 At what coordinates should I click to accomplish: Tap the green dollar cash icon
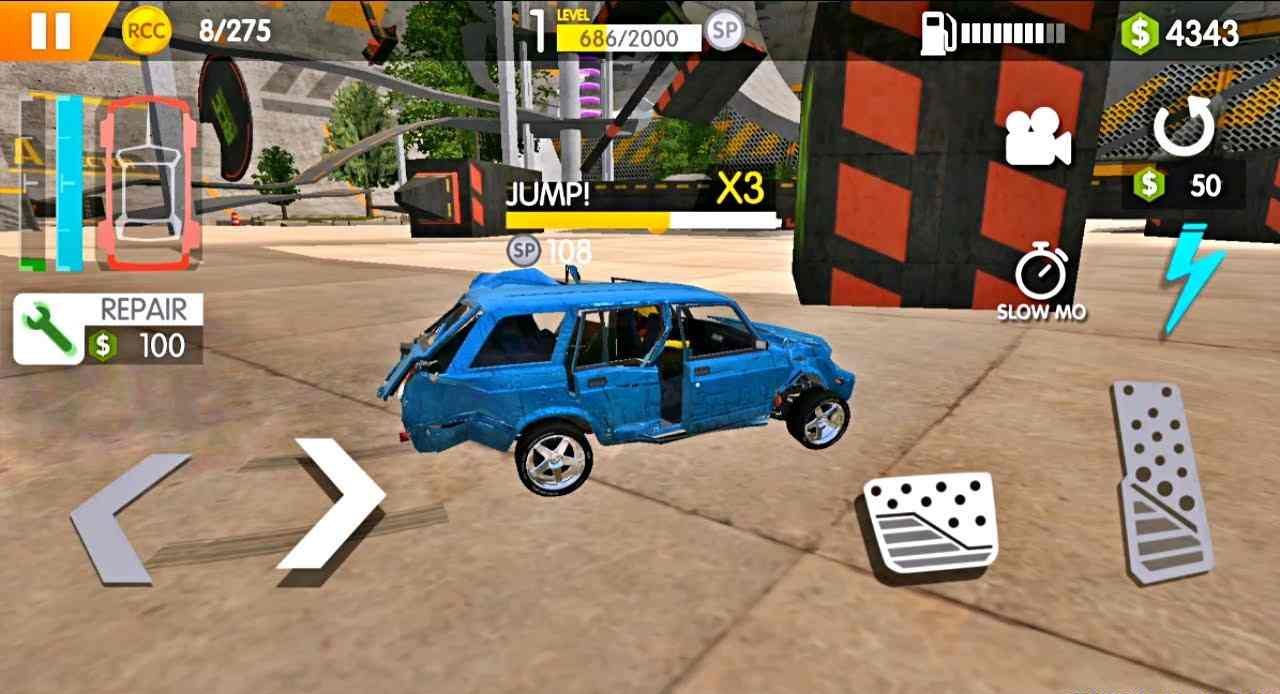pyautogui.click(x=1138, y=34)
